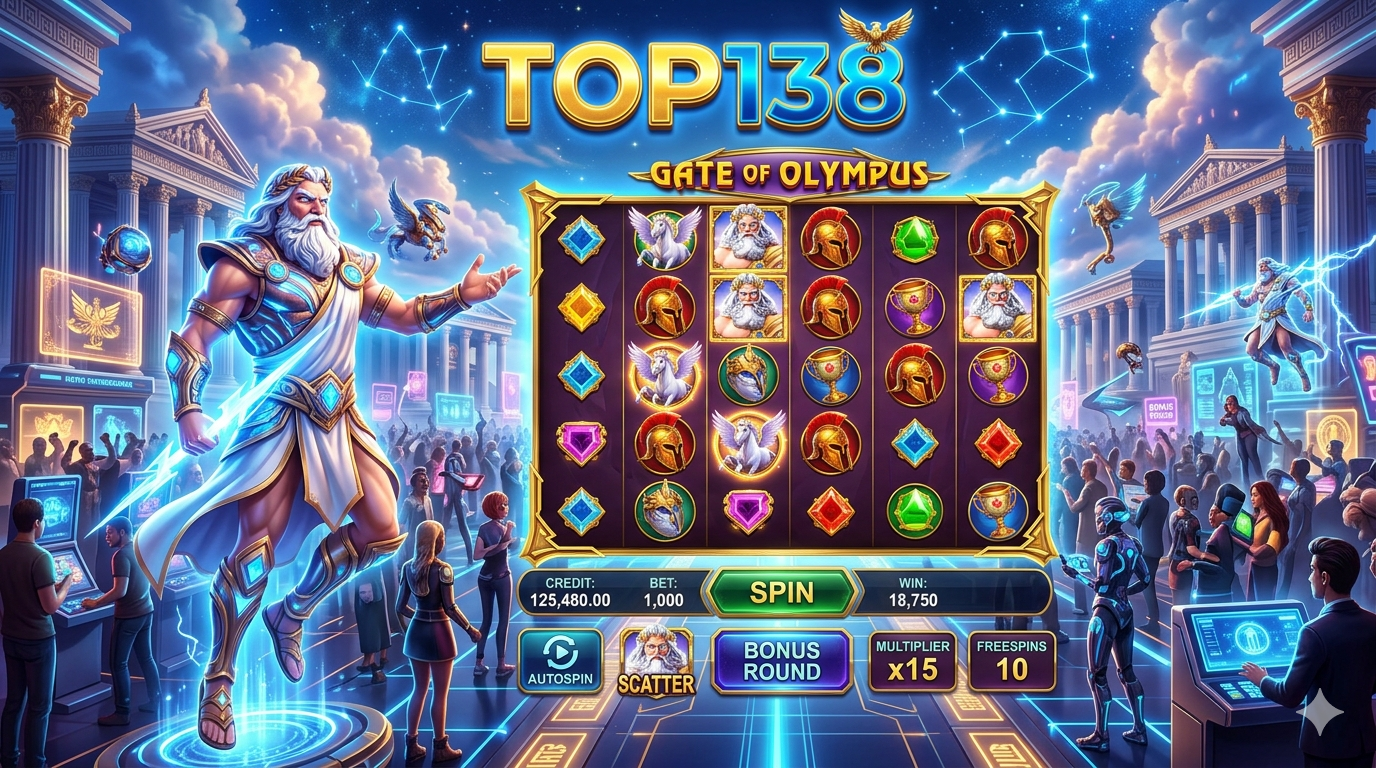Click the Multiplier x15 panel
The image size is (1376, 768).
click(x=912, y=661)
